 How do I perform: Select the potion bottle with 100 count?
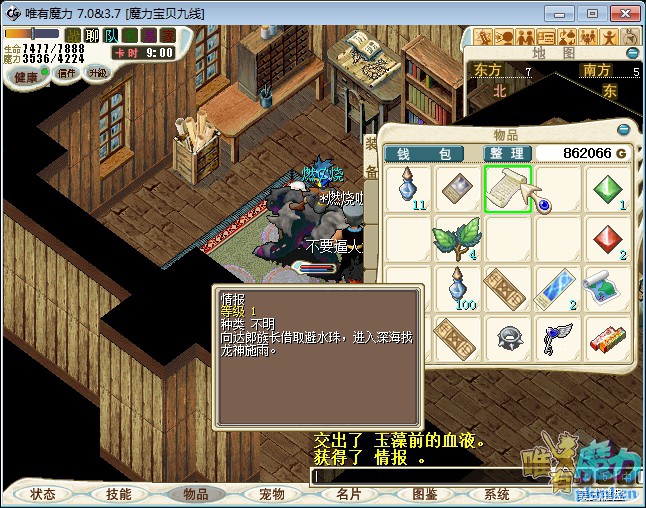(458, 289)
